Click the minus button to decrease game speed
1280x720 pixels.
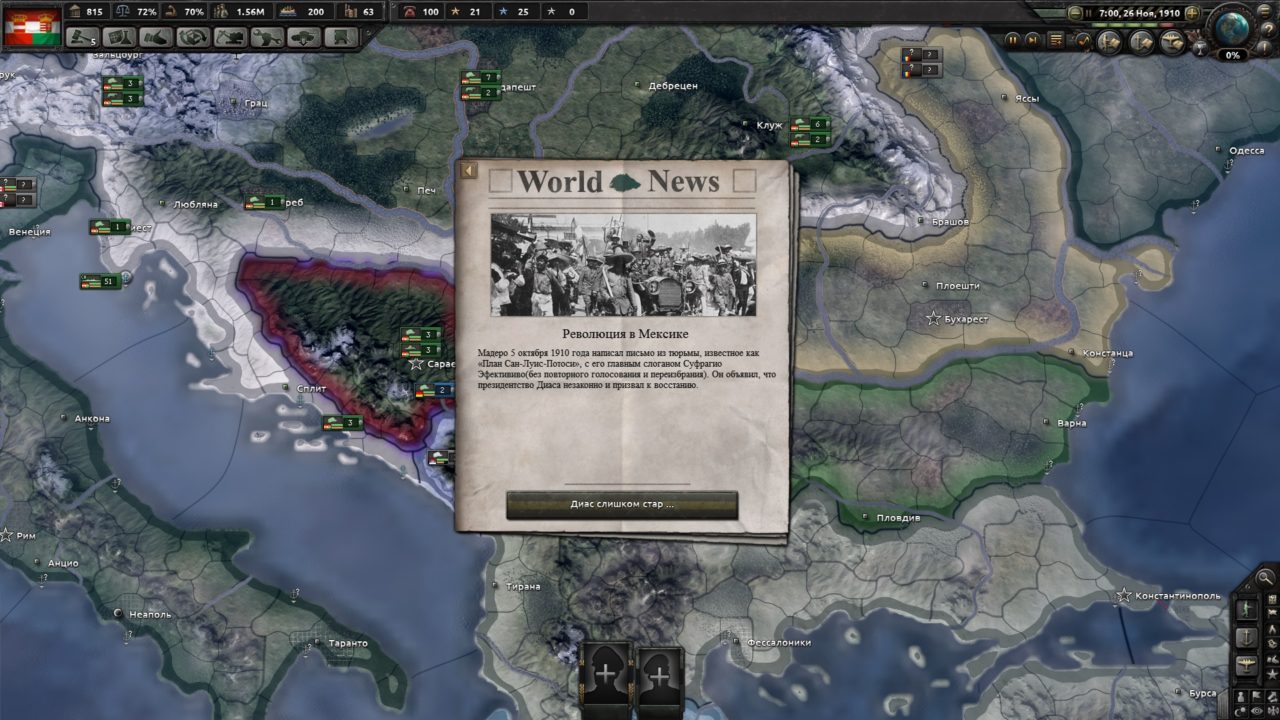click(x=1076, y=13)
